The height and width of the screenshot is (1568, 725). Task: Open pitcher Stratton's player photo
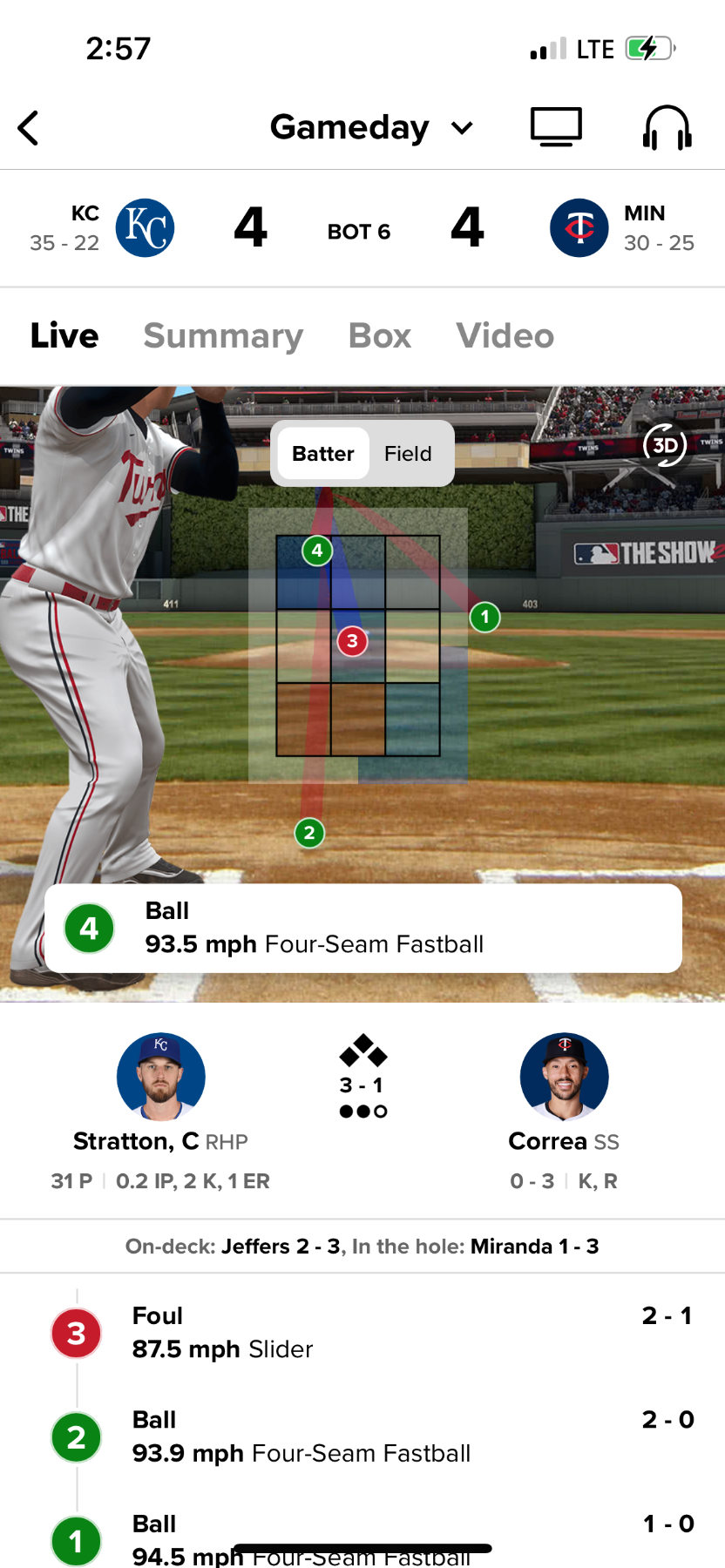point(161,1077)
